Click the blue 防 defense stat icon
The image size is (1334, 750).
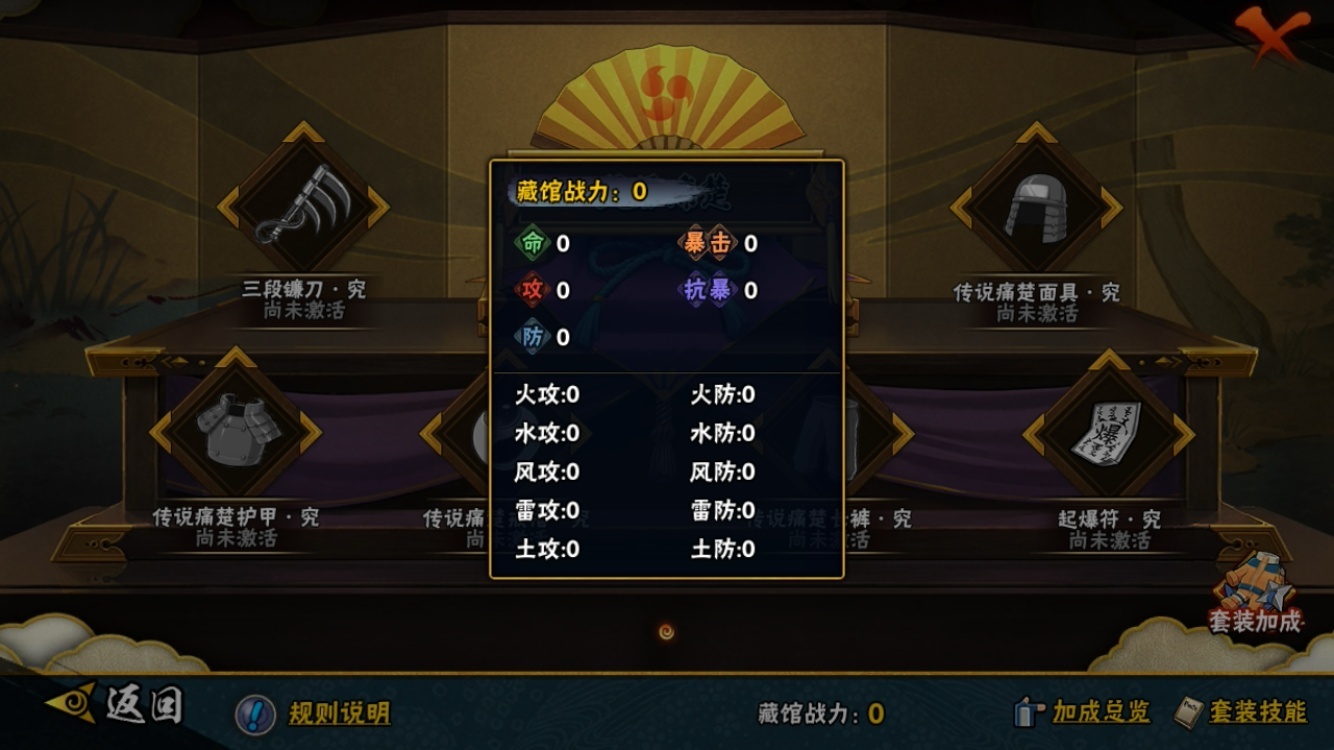pyautogui.click(x=531, y=334)
